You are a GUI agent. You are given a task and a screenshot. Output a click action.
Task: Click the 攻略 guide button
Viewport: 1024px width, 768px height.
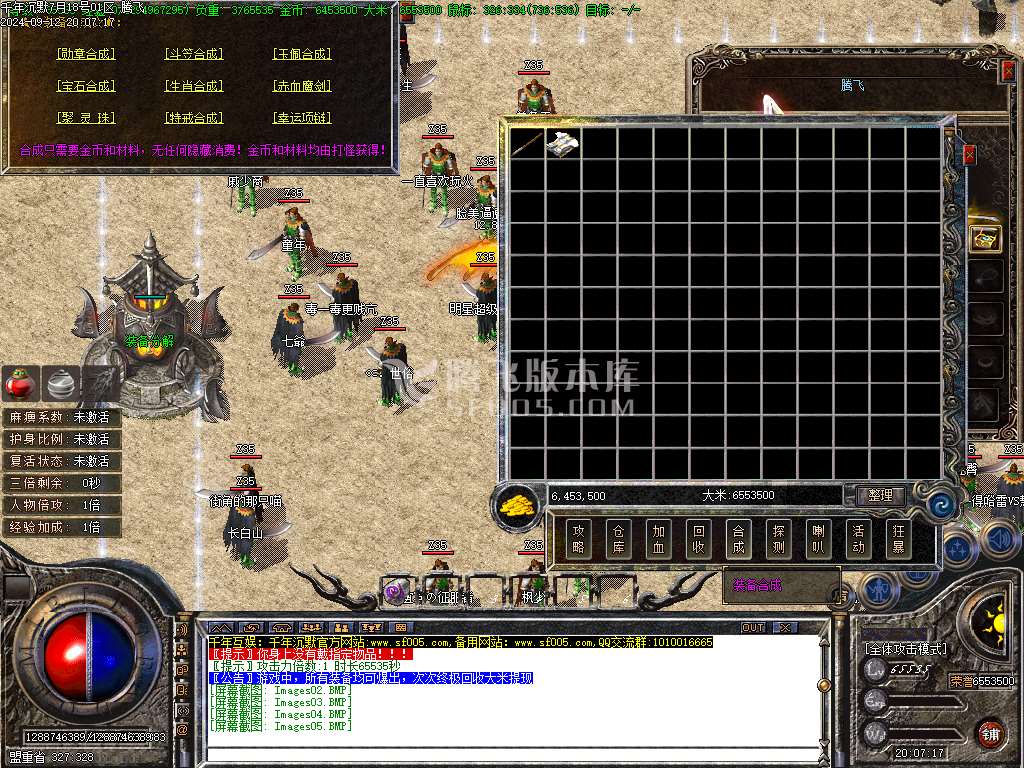pyautogui.click(x=578, y=540)
